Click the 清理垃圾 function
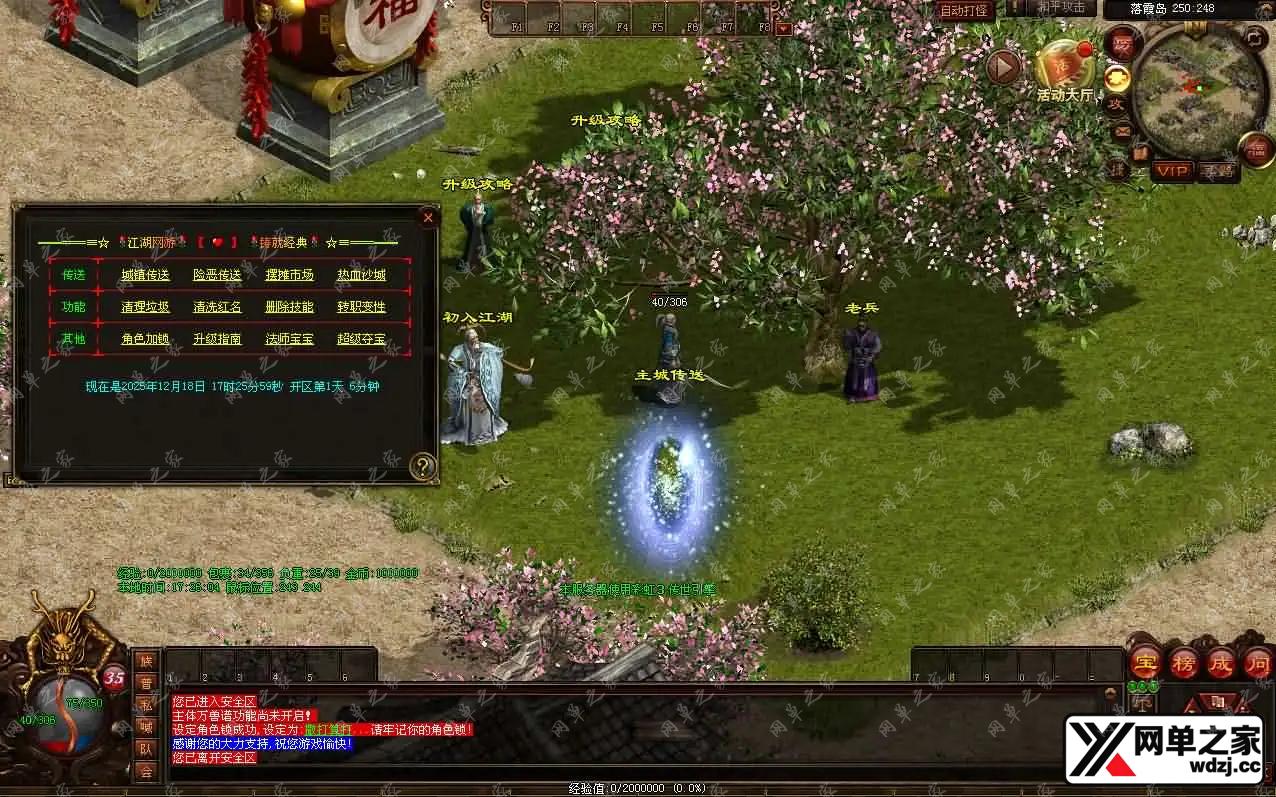The height and width of the screenshot is (797, 1276). click(146, 307)
